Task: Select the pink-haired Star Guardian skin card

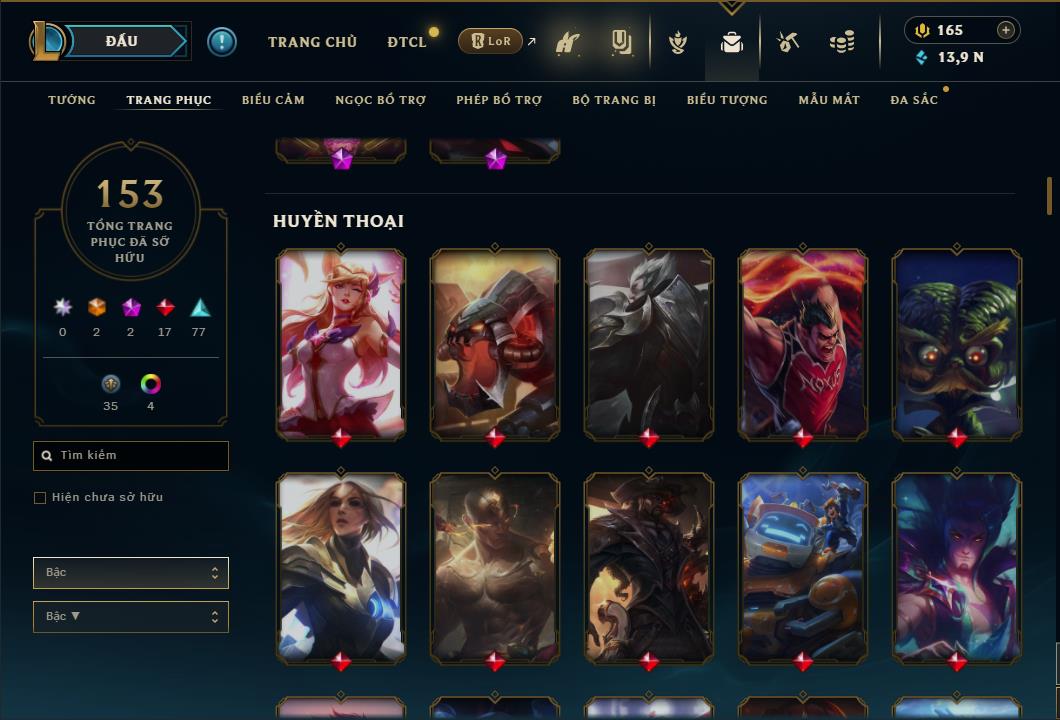Action: [341, 342]
